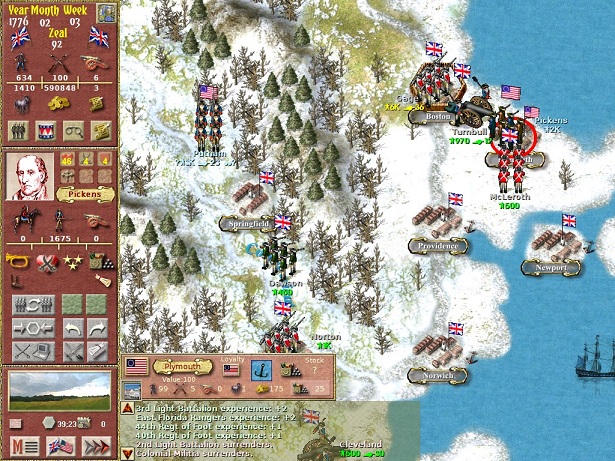Show the three soldiers army list
This screenshot has height=461, width=615.
click(x=18, y=130)
